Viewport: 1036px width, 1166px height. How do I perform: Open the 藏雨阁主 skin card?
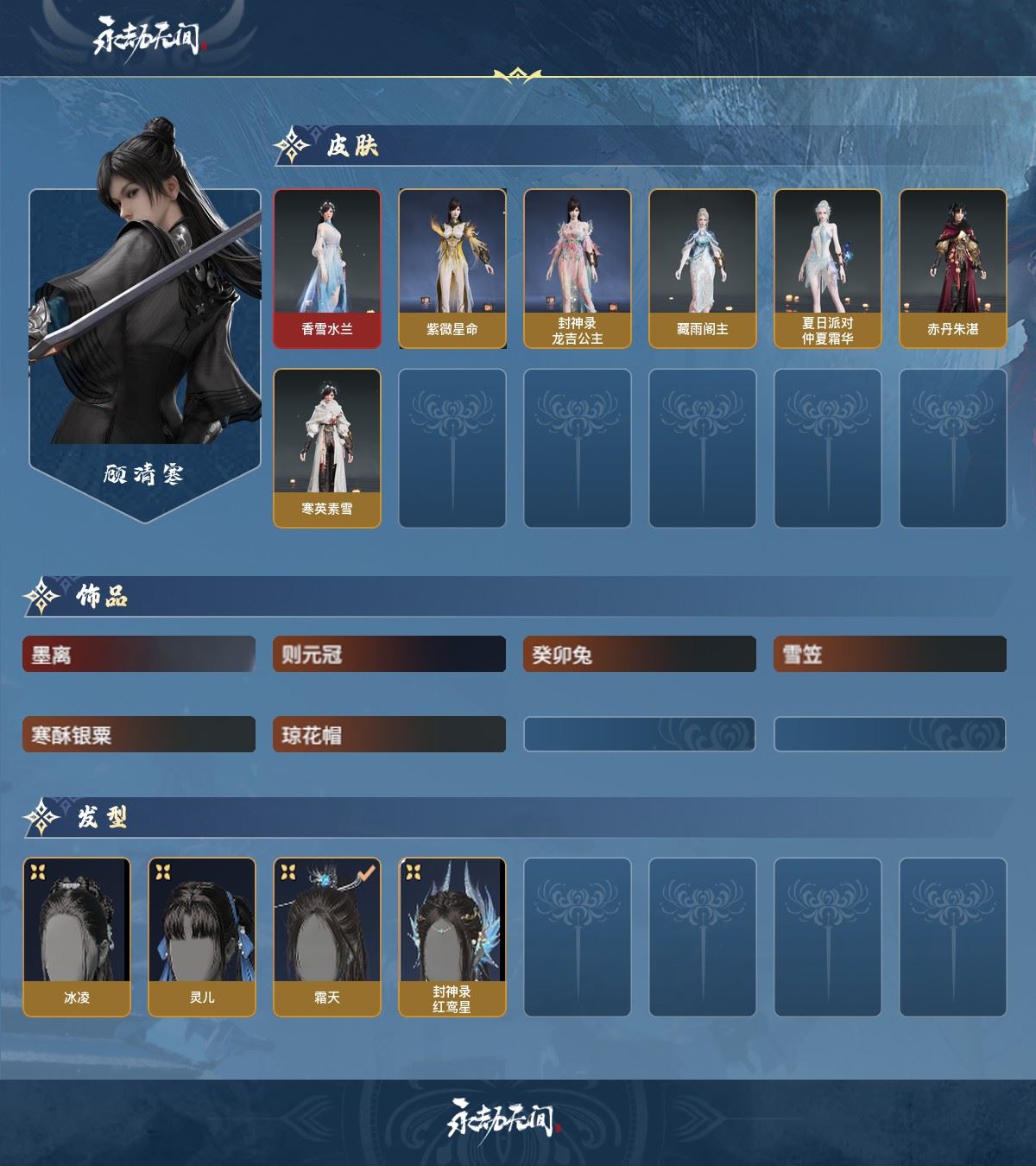pos(703,269)
